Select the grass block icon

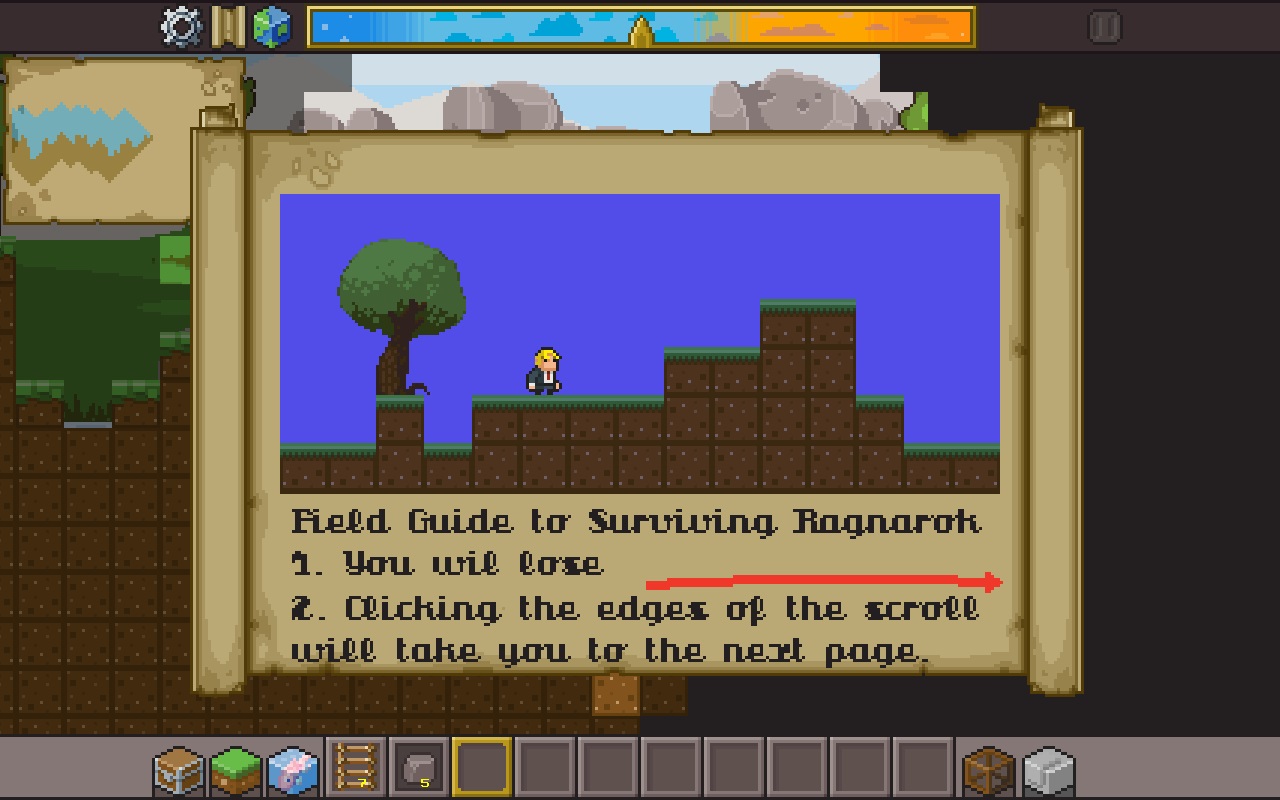pyautogui.click(x=235, y=770)
